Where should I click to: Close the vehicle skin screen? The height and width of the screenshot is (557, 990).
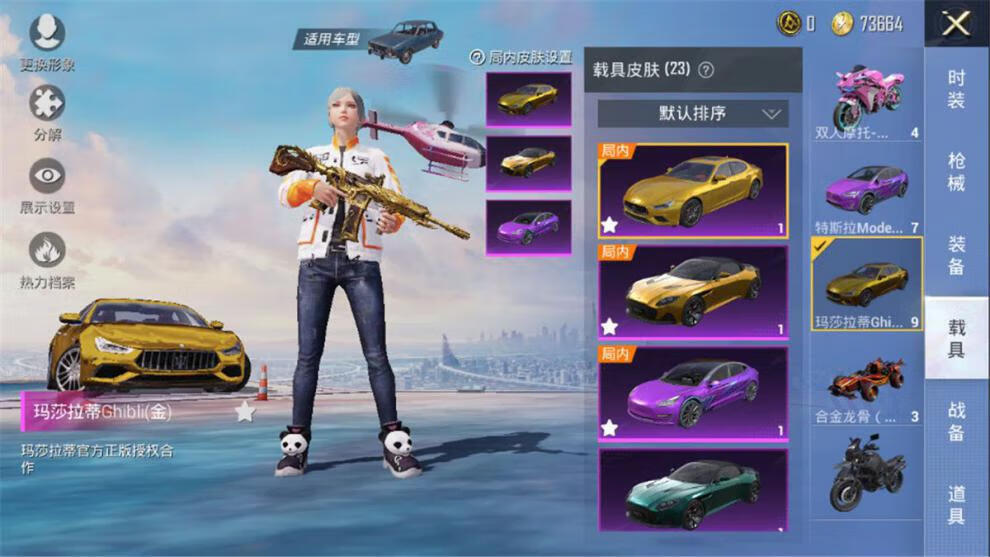click(956, 24)
